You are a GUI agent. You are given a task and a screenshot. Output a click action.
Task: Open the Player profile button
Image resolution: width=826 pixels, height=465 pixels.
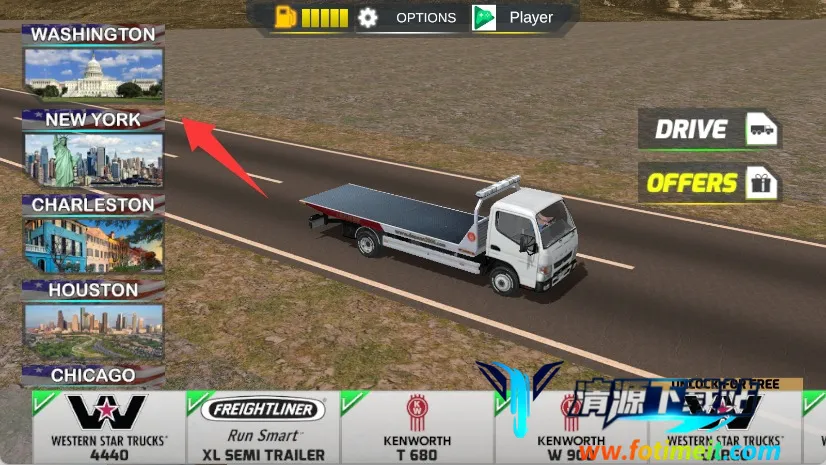(x=514, y=18)
